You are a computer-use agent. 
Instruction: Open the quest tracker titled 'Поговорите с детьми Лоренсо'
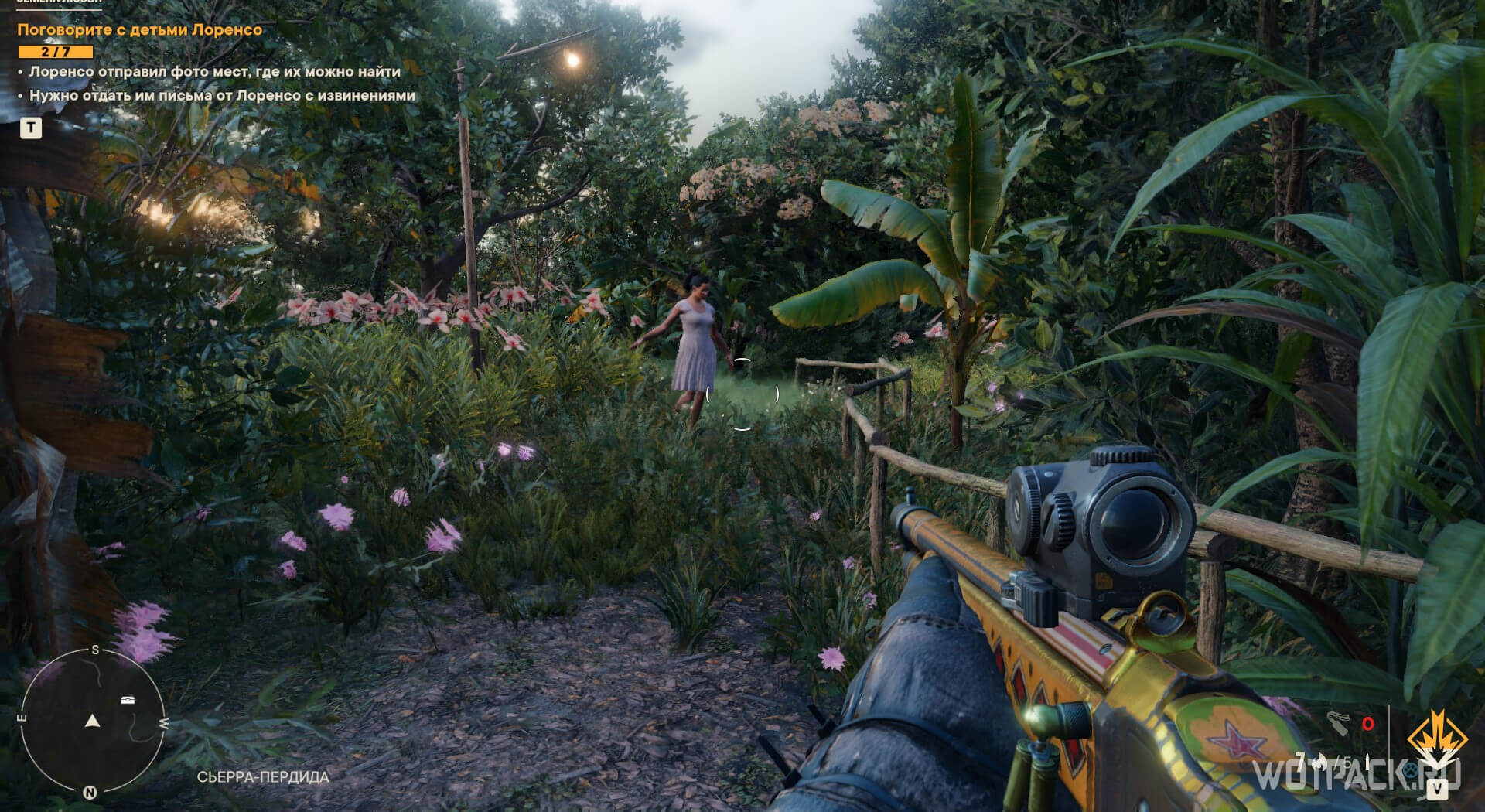point(140,30)
